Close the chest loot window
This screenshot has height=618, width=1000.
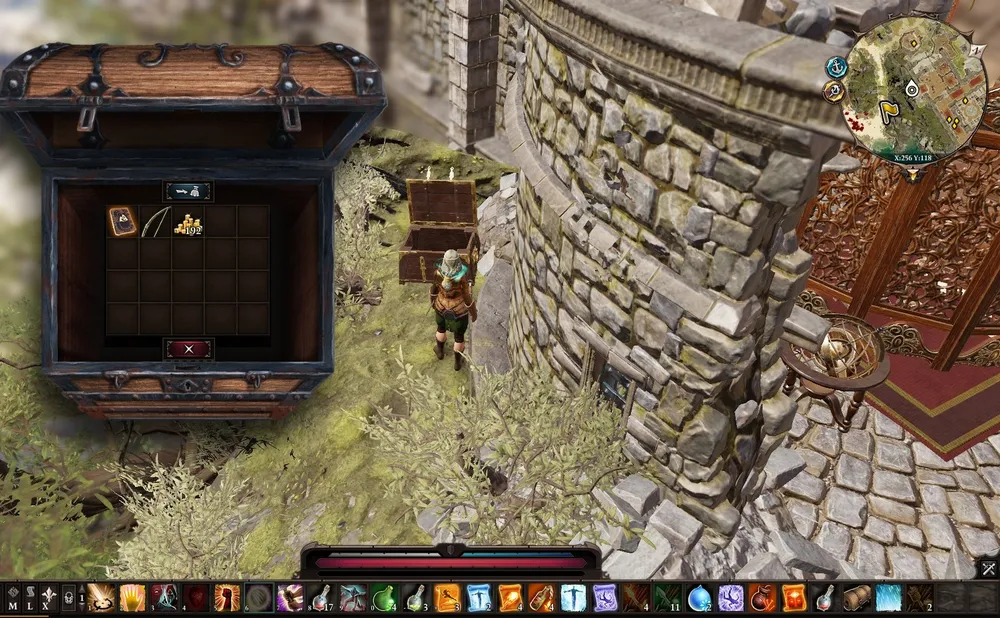click(188, 348)
